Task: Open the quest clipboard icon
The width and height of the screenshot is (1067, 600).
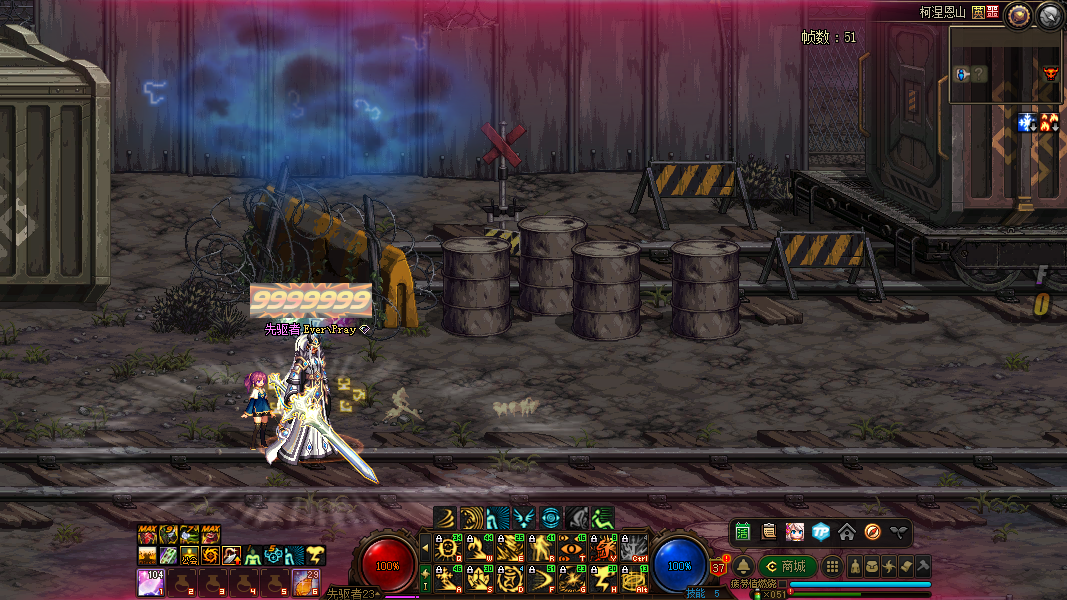Action: coord(769,531)
